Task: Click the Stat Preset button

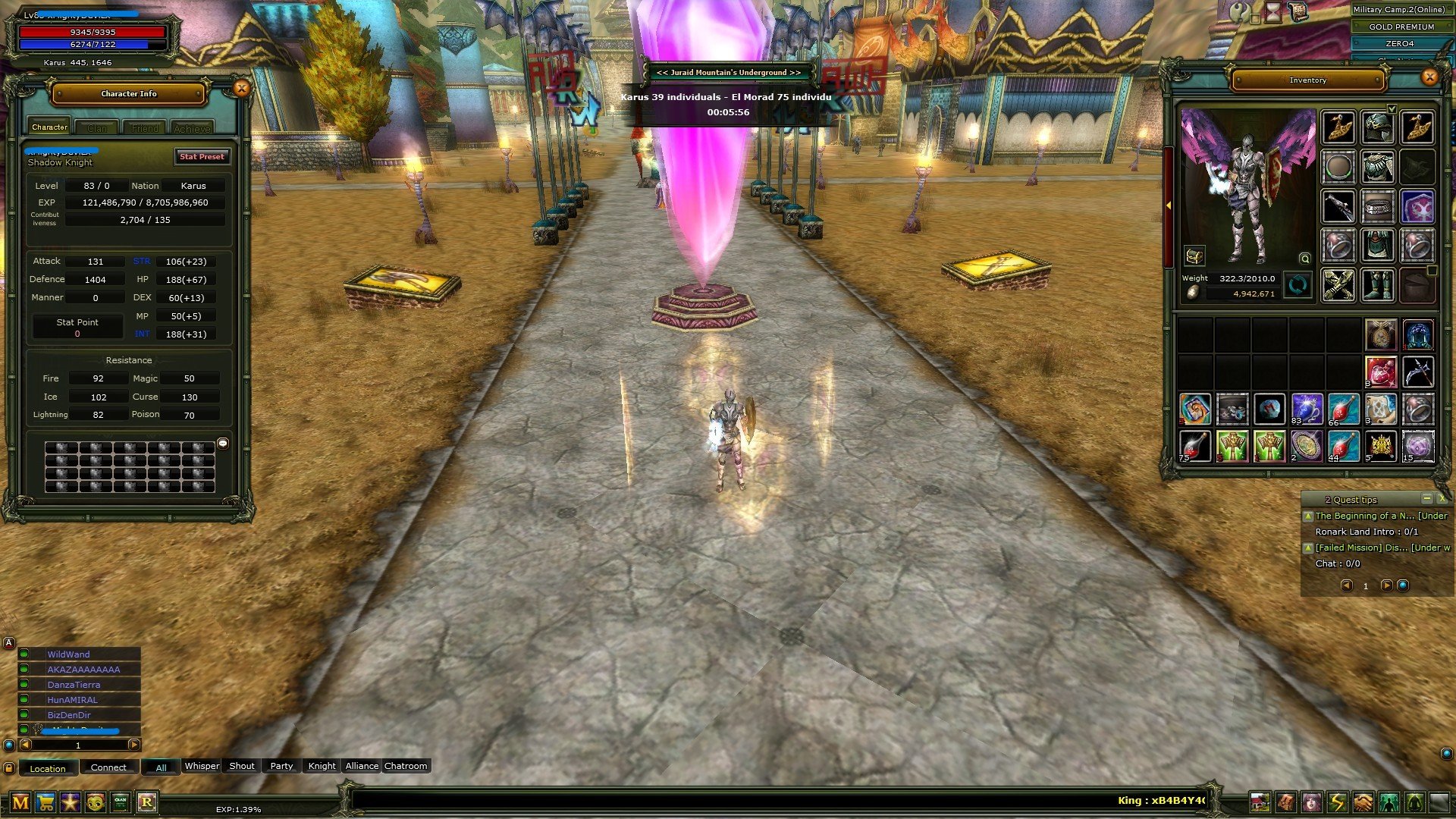Action: click(x=202, y=157)
